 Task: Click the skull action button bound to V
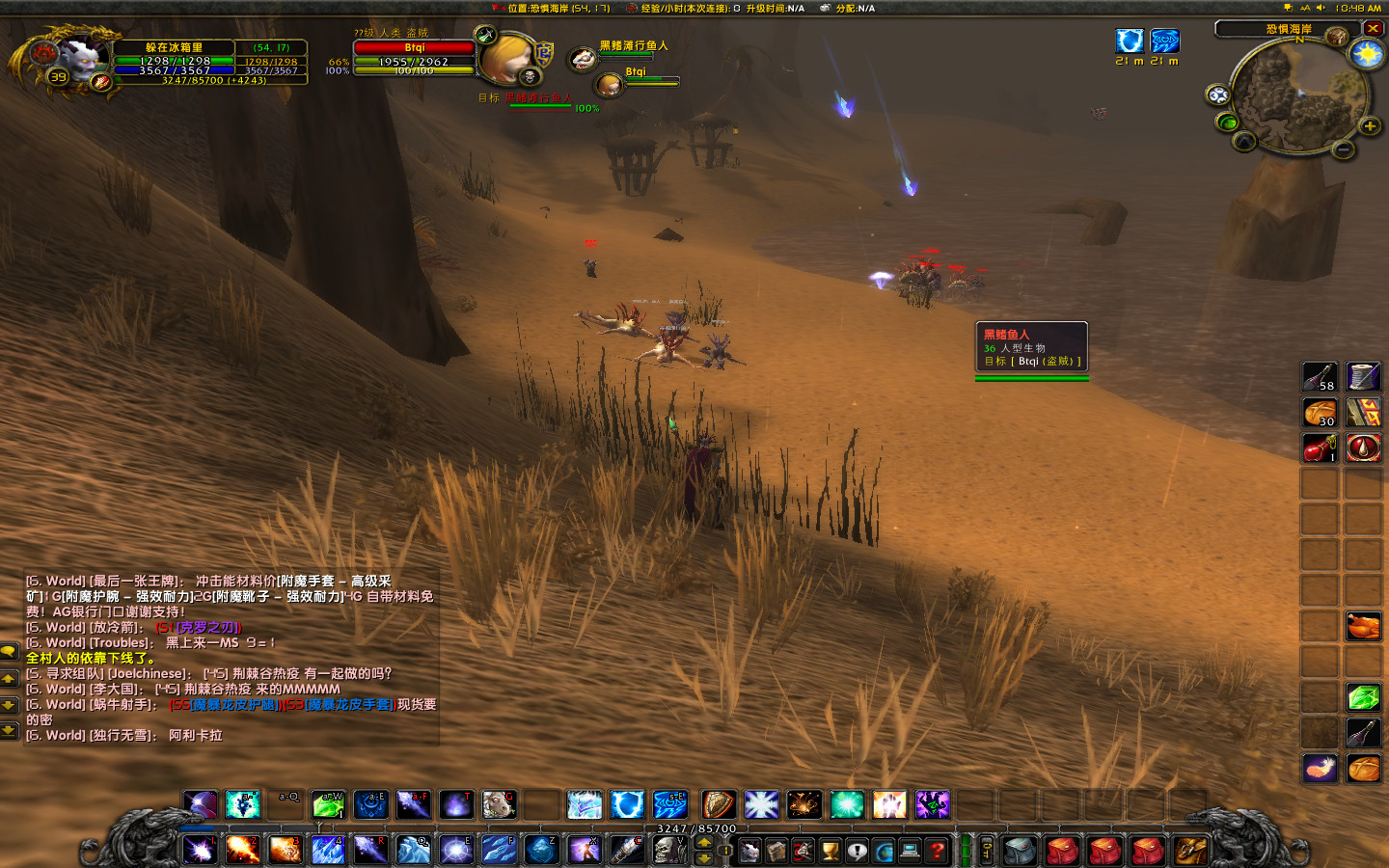(669, 851)
